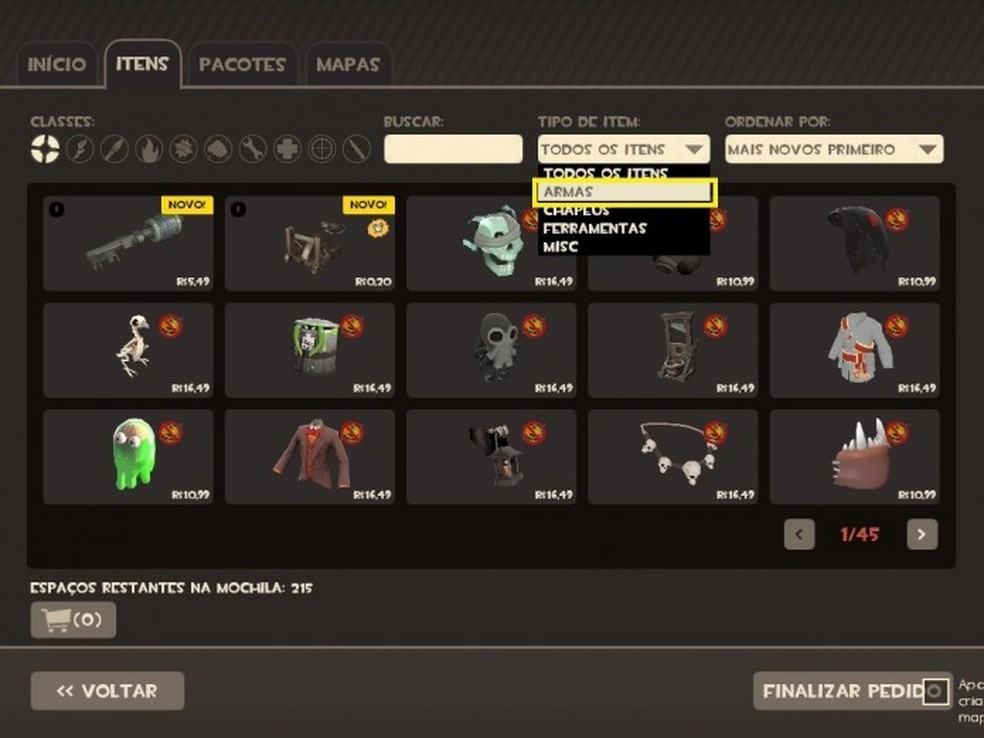This screenshot has width=984, height=738.
Task: Pick the Misc item type option
Action: pos(562,246)
